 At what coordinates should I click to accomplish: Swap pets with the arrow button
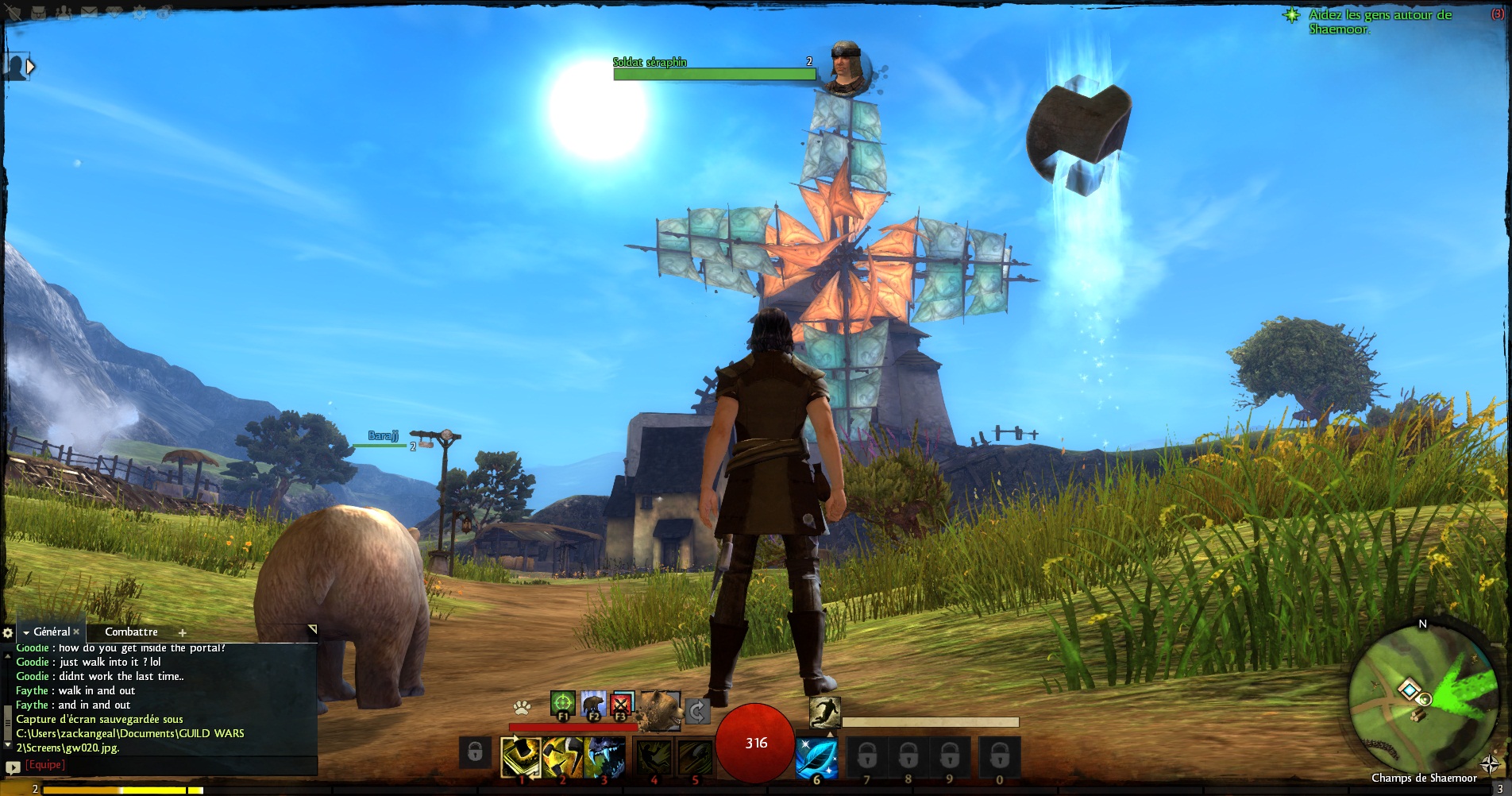(696, 710)
